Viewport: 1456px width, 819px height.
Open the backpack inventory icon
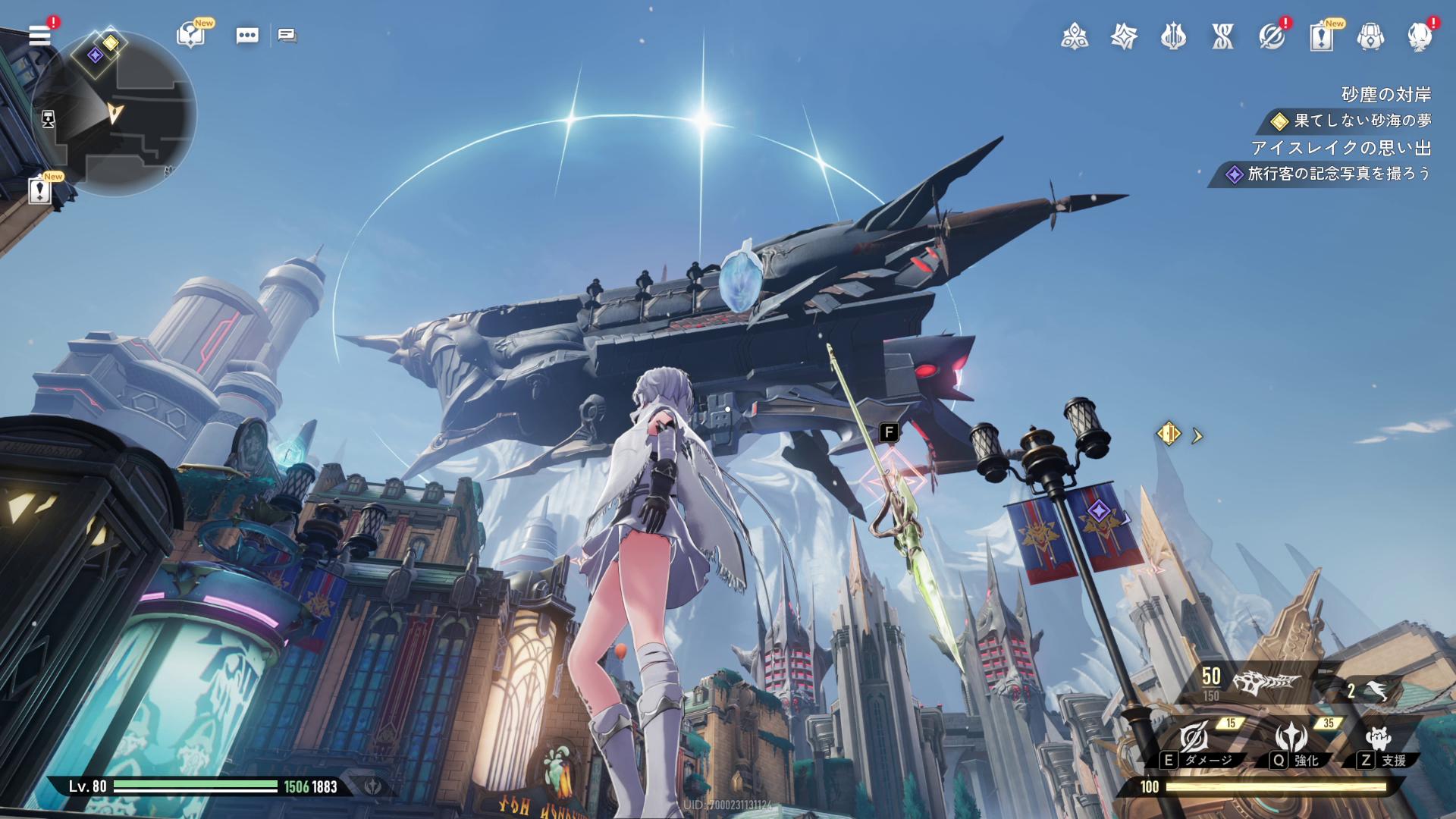coord(1370,36)
